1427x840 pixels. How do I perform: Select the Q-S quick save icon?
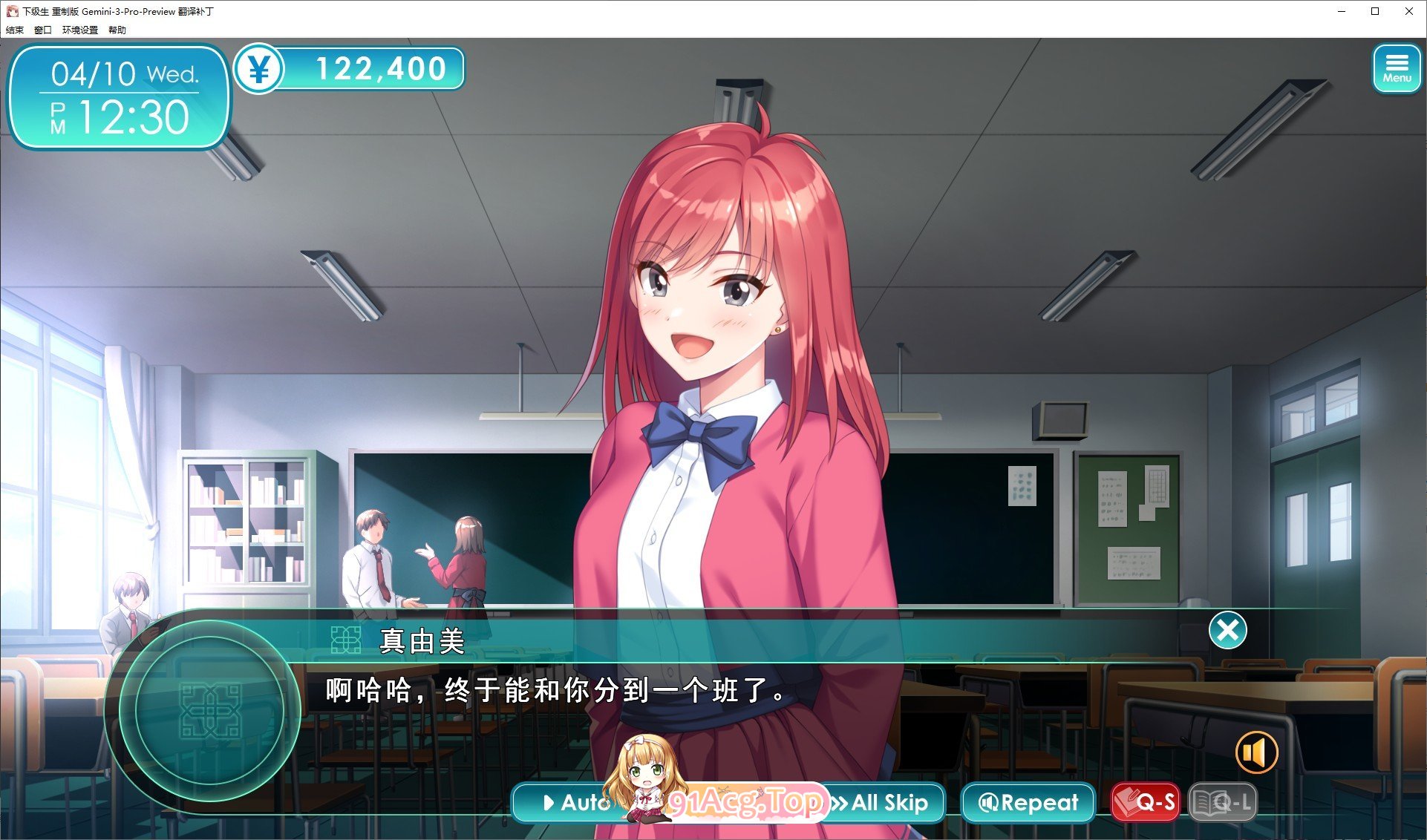point(1144,802)
